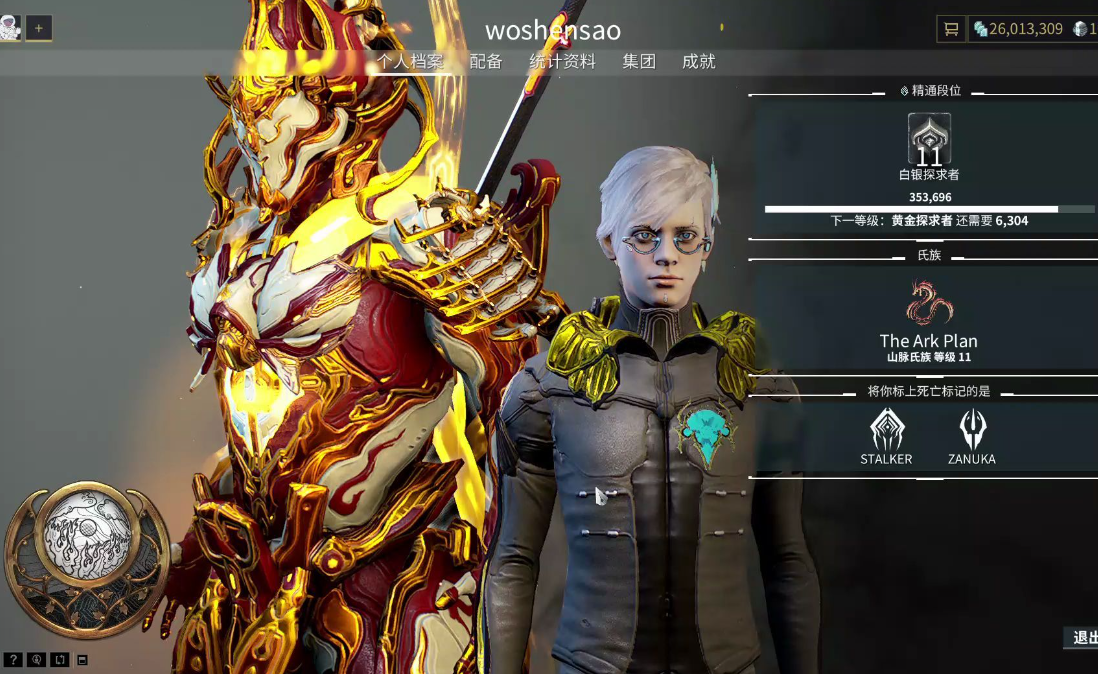Viewport: 1098px width, 674px height.
Task: Click the circular character view icon button
Action: (37, 660)
